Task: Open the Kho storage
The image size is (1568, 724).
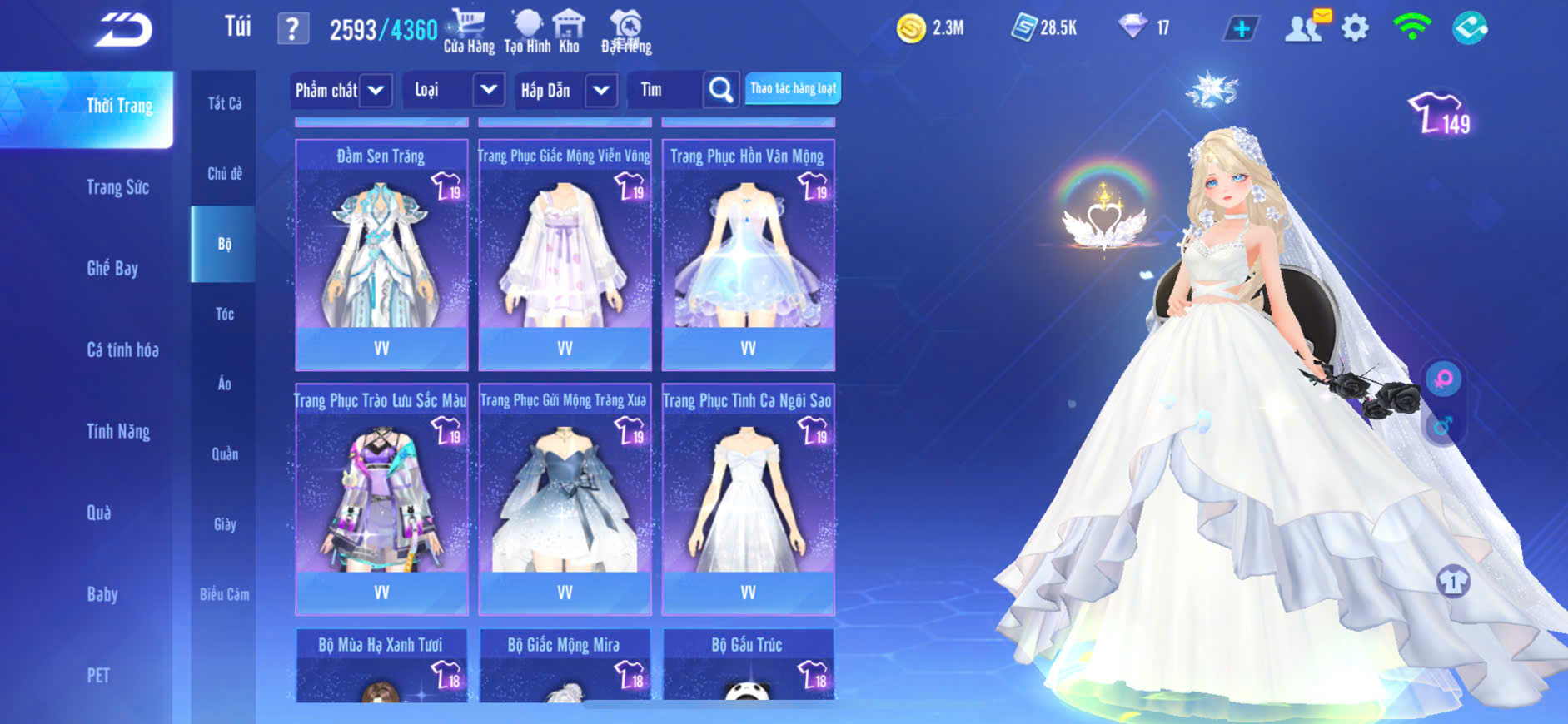Action: coord(569,31)
